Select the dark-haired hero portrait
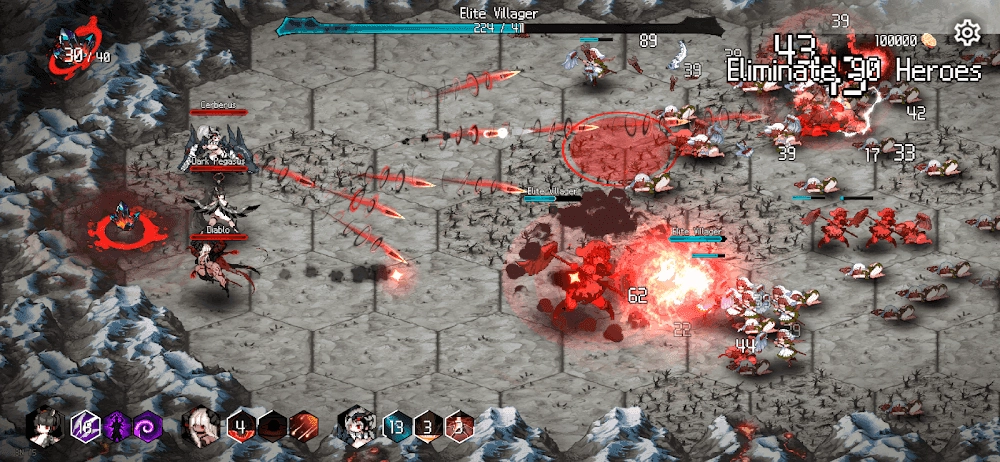Viewport: 1000px width, 462px height. tap(44, 426)
